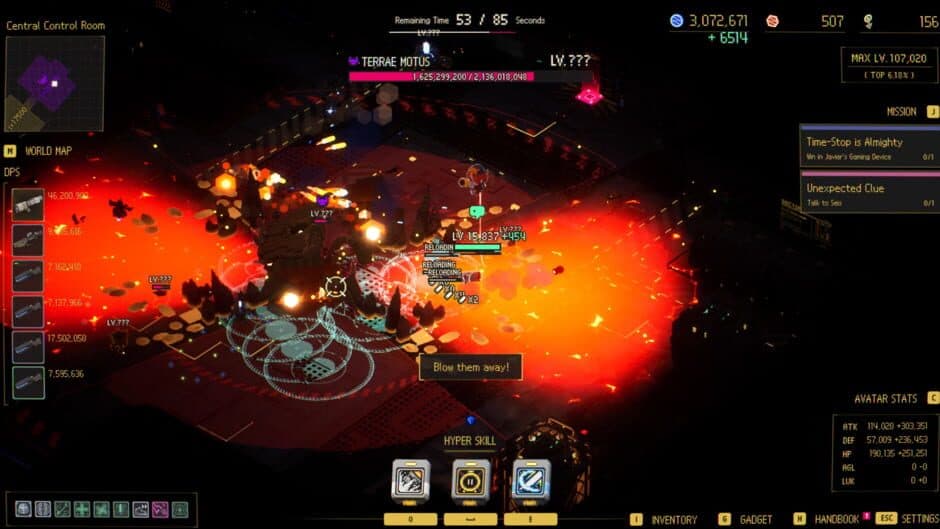Screen dimensions: 940x529
Task: Open the Gadget menu
Action: point(755,520)
